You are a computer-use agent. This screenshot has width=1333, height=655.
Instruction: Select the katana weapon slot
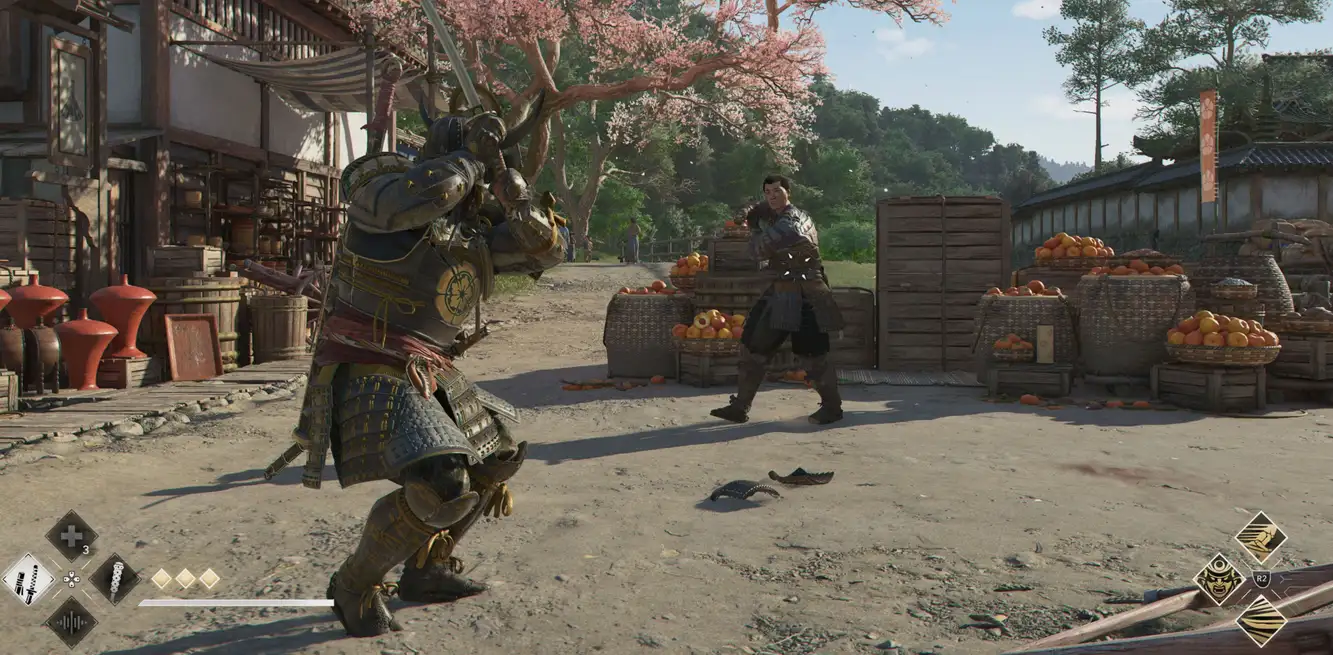(x=28, y=579)
